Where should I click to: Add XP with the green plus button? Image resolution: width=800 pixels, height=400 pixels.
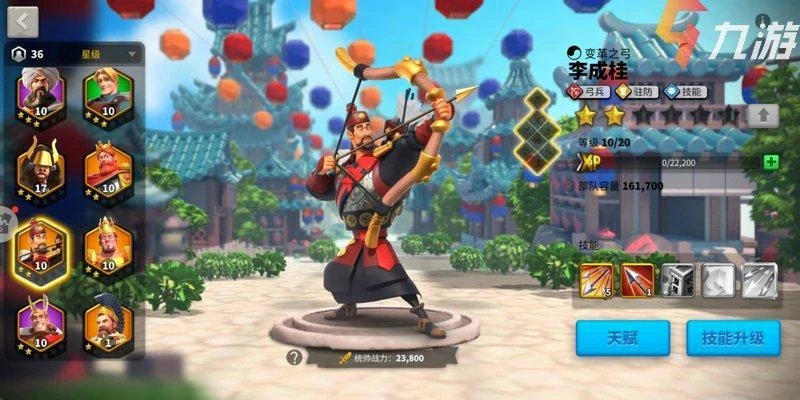click(770, 162)
